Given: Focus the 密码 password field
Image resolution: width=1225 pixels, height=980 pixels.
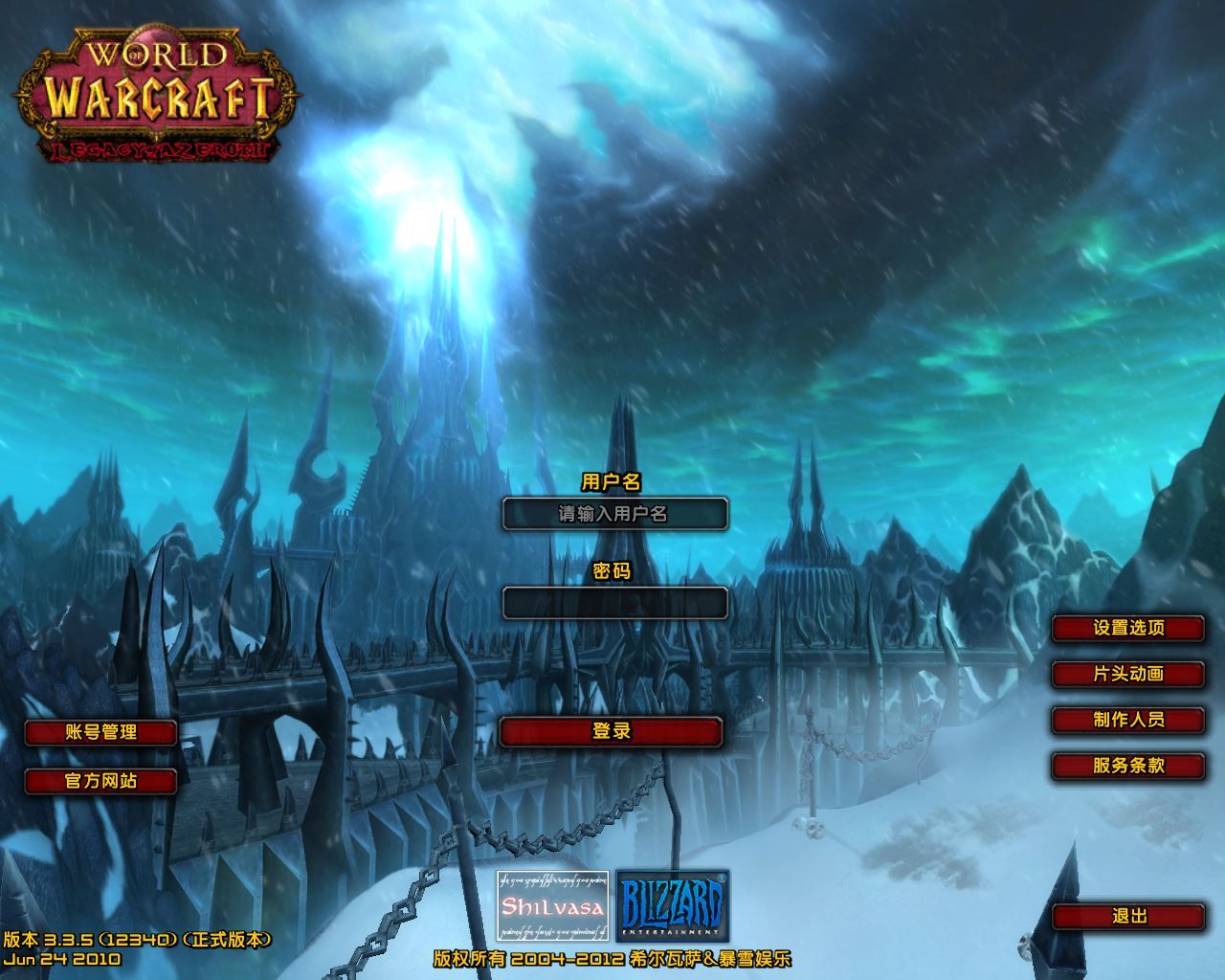Looking at the screenshot, I should pyautogui.click(x=614, y=603).
